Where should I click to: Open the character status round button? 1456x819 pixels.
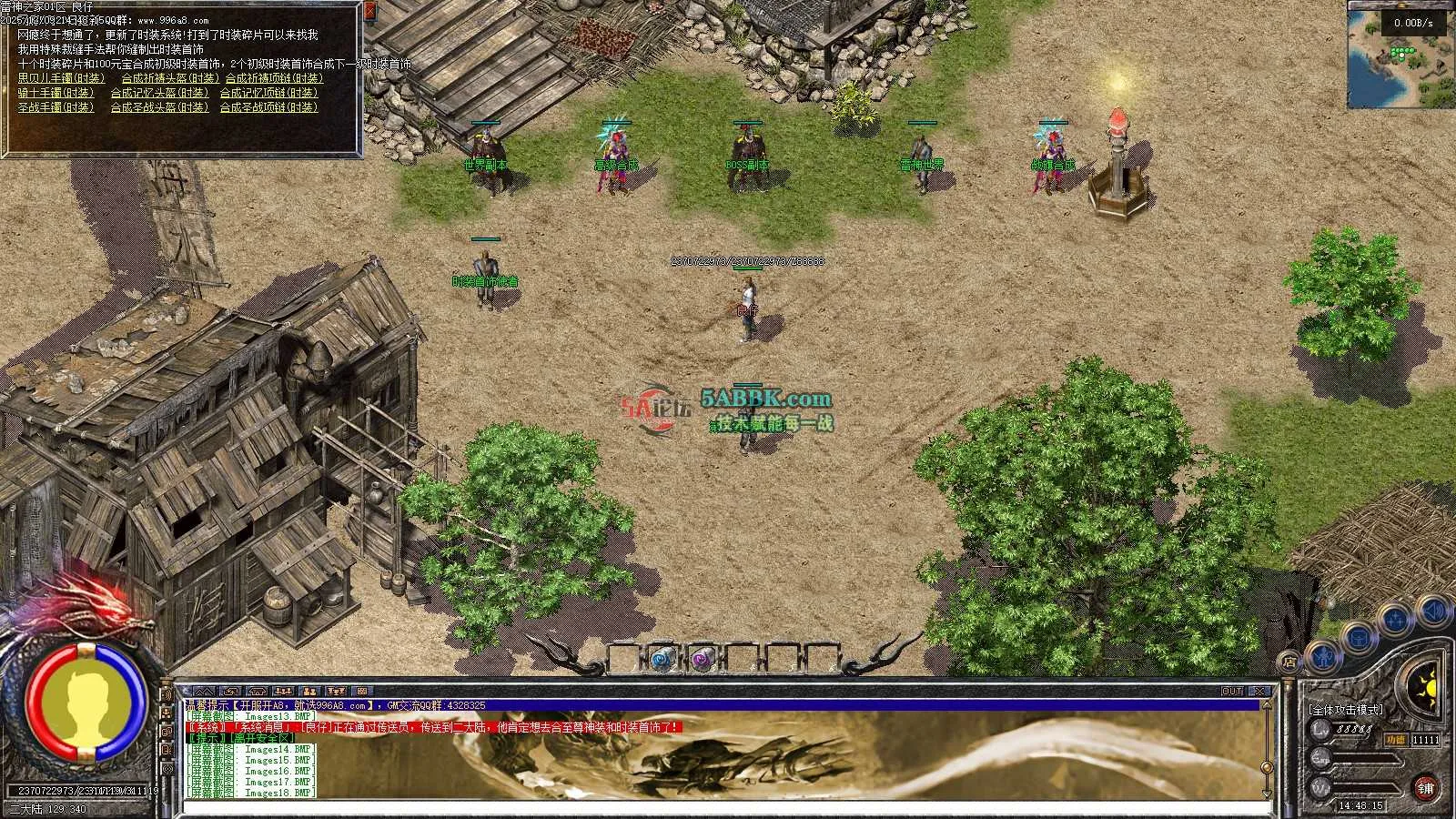[1324, 654]
